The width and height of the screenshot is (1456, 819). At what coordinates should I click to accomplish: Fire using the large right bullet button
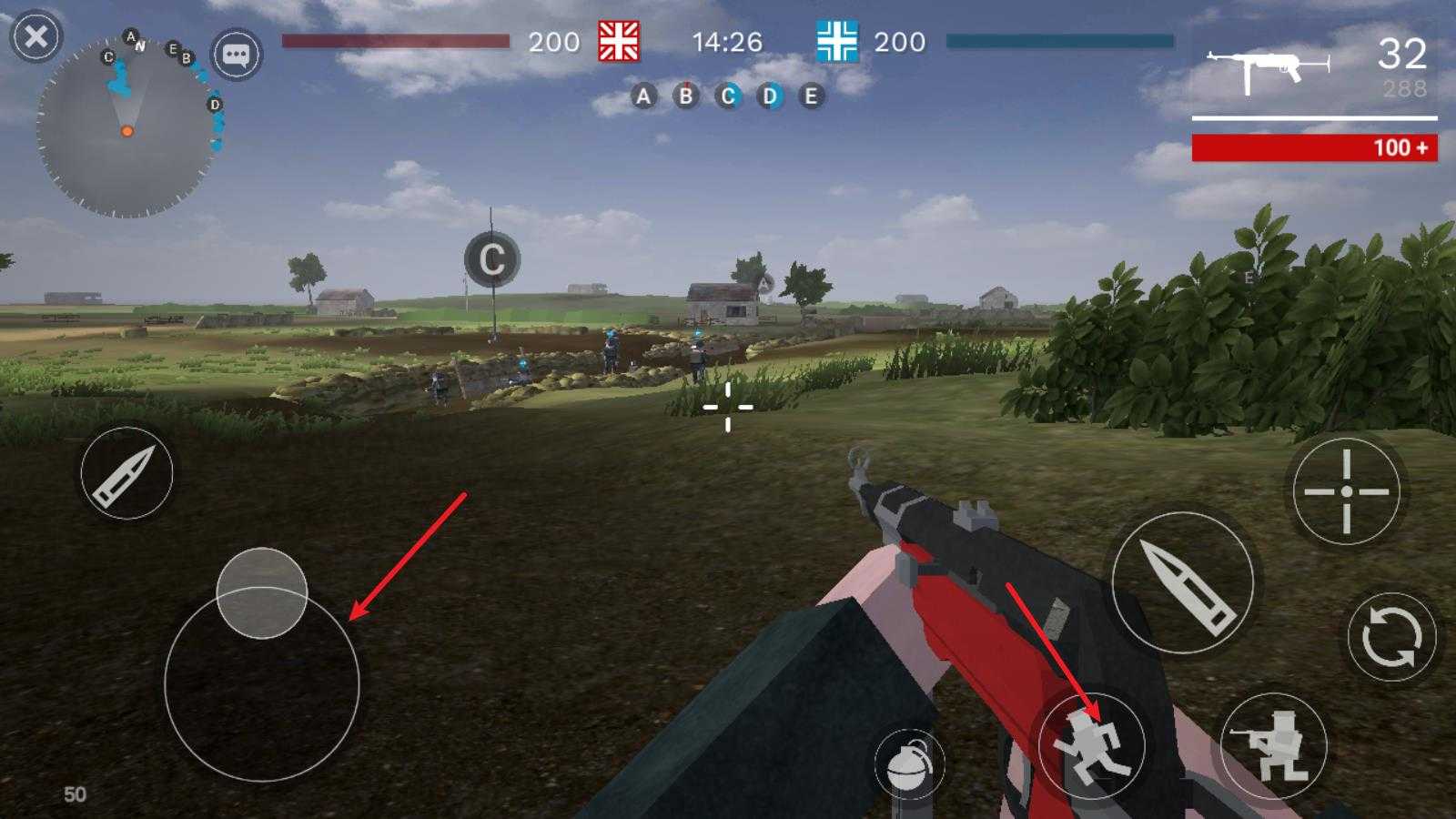point(1182,582)
